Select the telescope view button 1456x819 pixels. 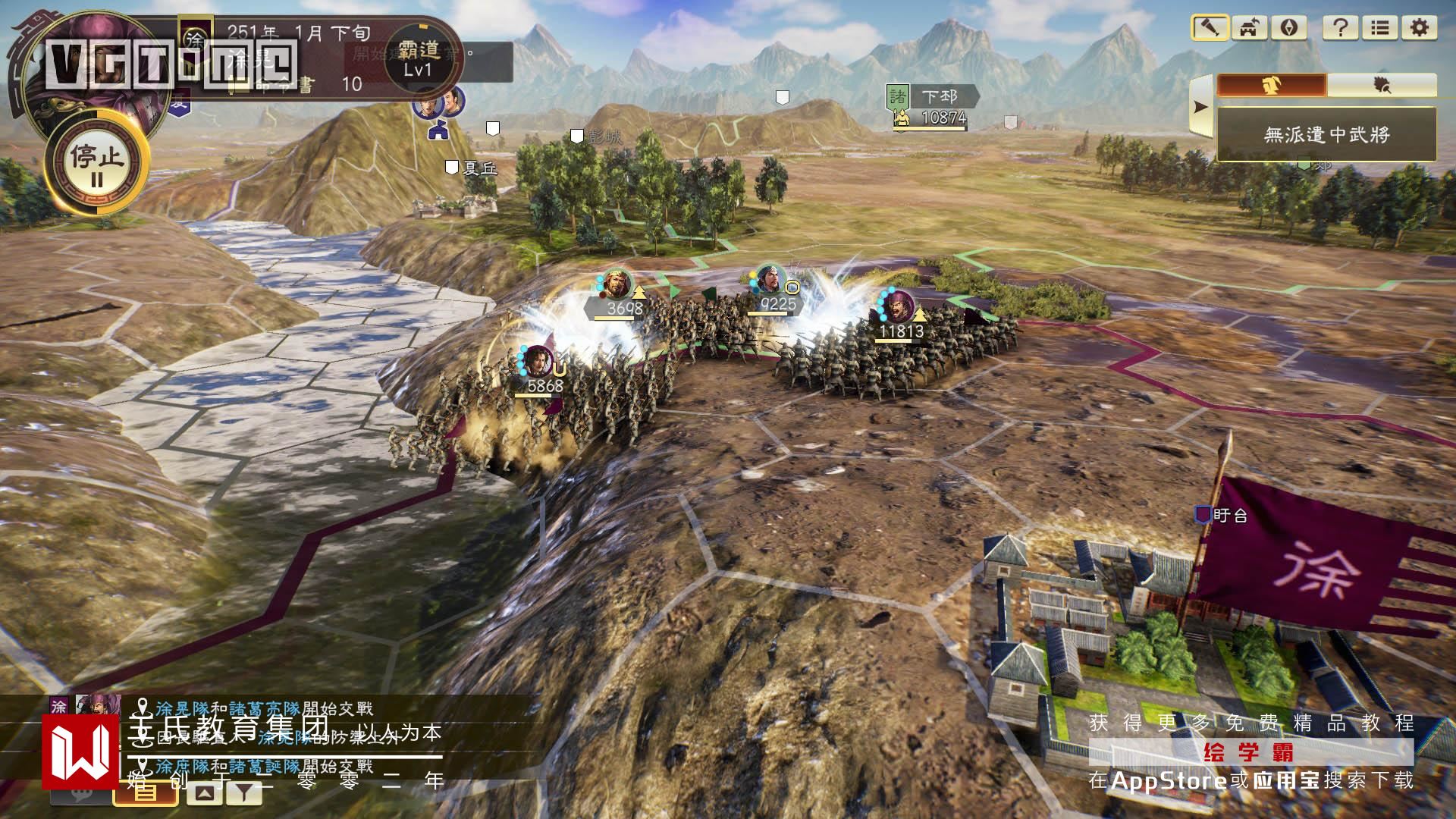coord(1210,28)
